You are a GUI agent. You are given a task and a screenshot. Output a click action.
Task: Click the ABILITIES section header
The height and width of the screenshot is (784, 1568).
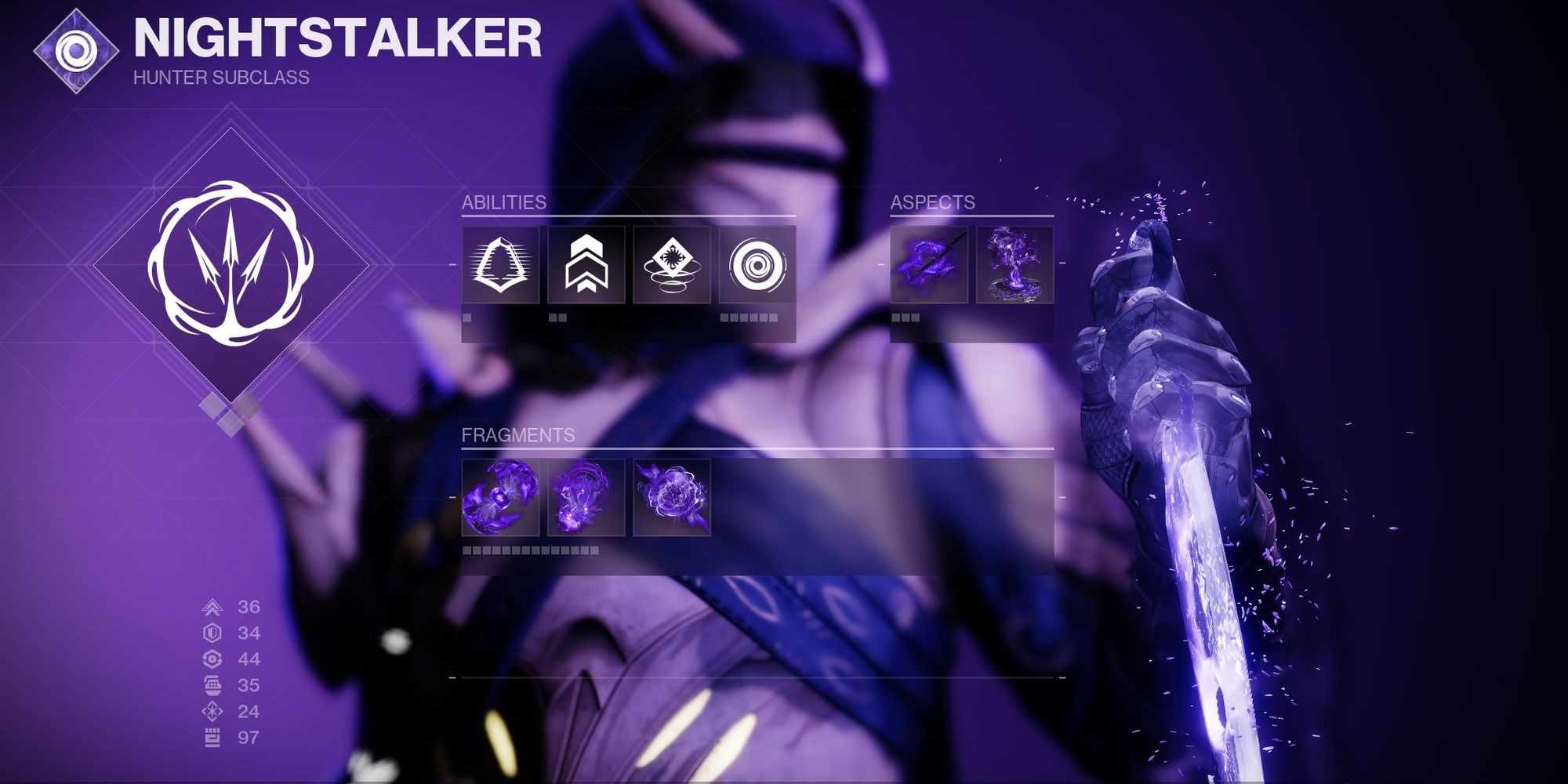point(504,201)
